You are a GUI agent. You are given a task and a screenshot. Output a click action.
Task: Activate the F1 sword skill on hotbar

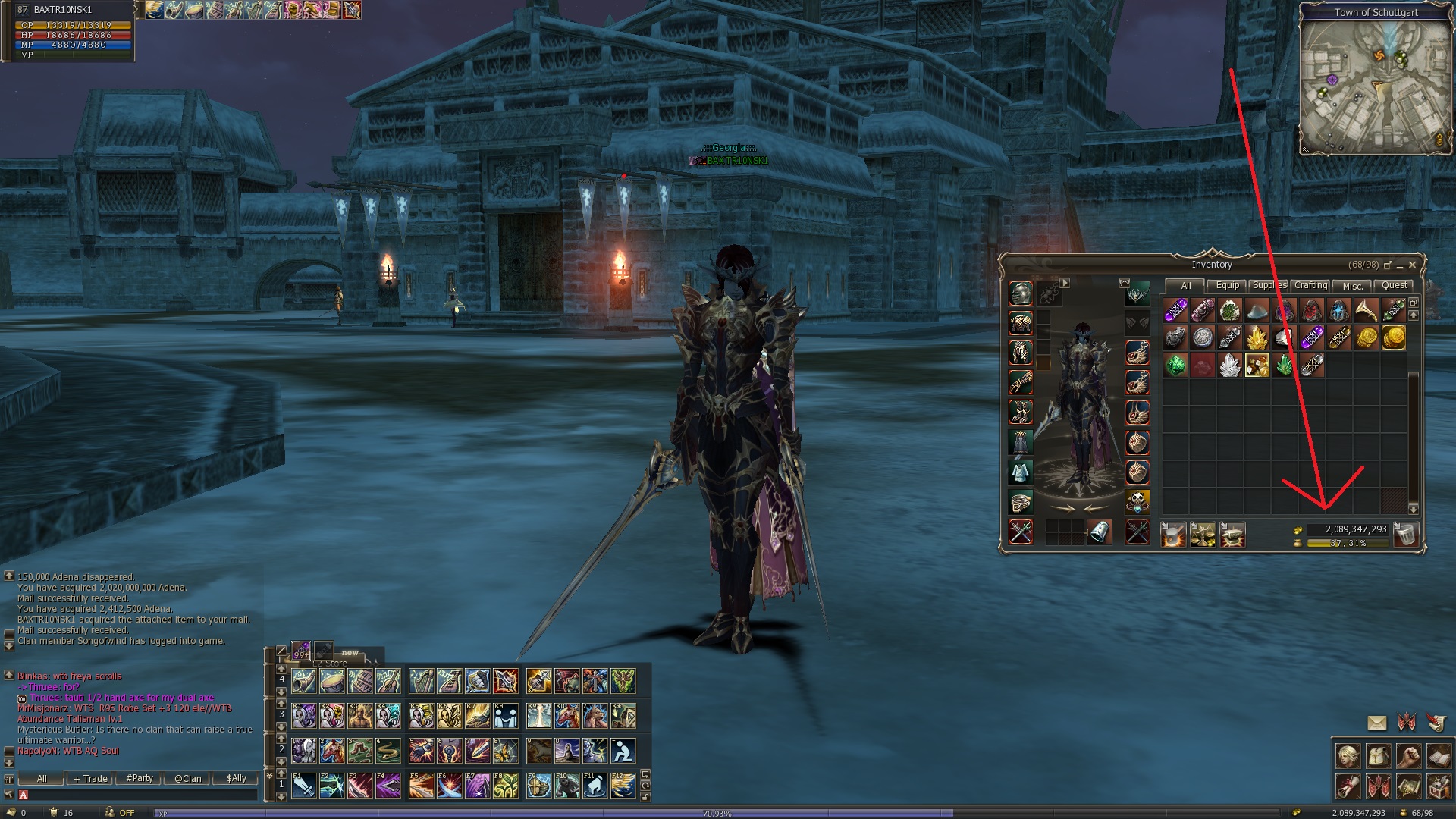tap(304, 786)
